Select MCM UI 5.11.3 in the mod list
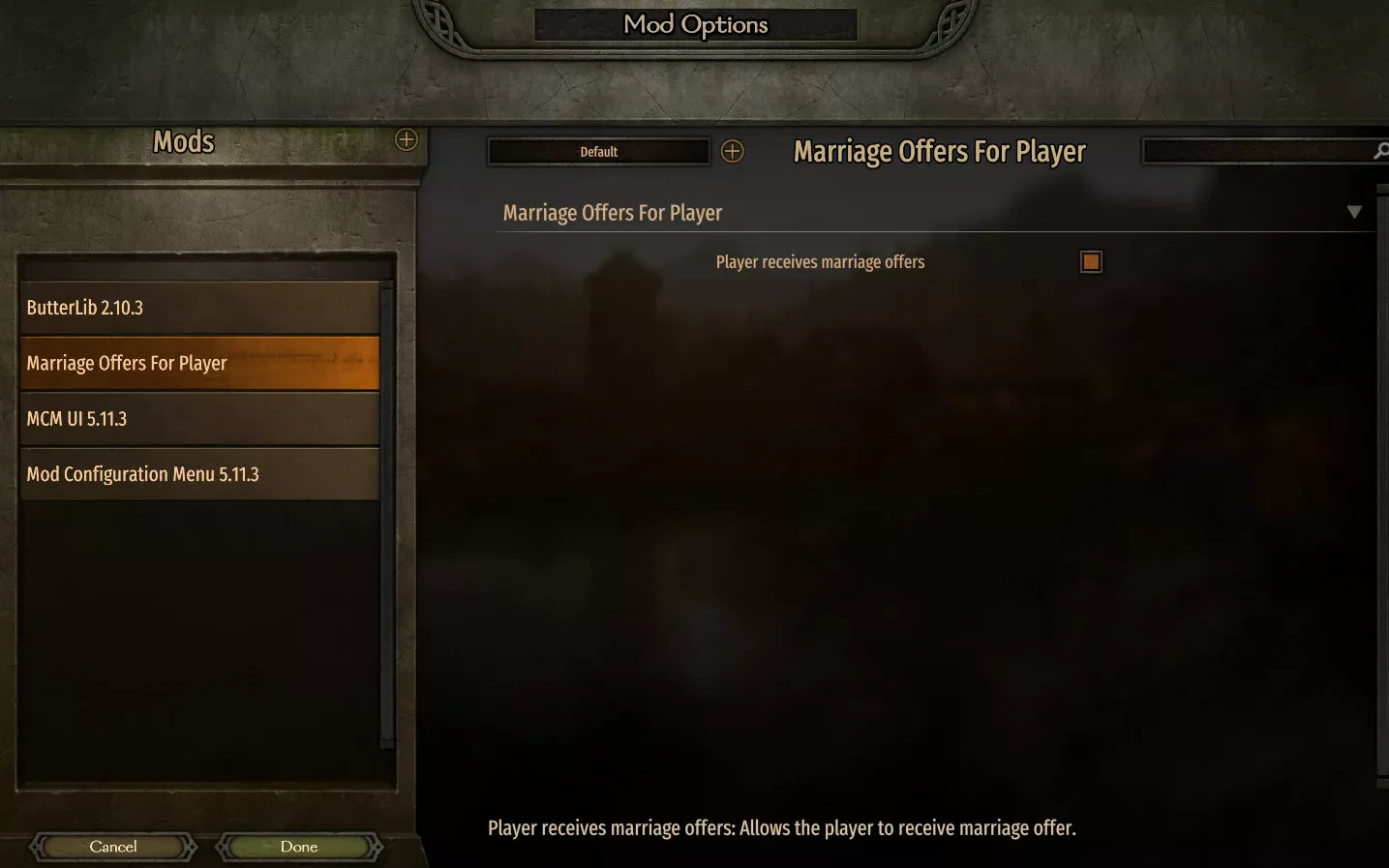The width and height of the screenshot is (1389, 868). click(199, 418)
